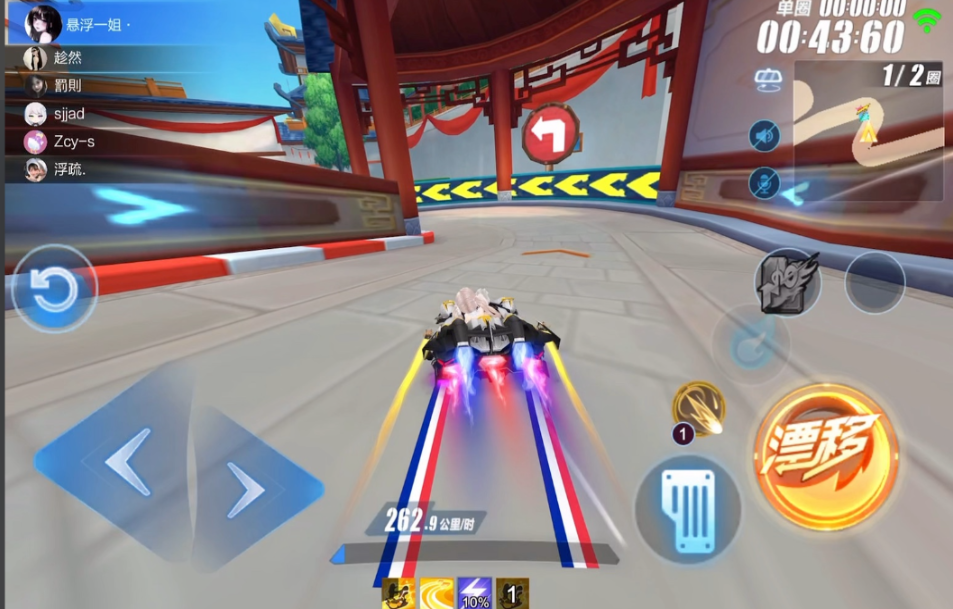Tap the empty round skill button
953x609 pixels.
click(874, 283)
